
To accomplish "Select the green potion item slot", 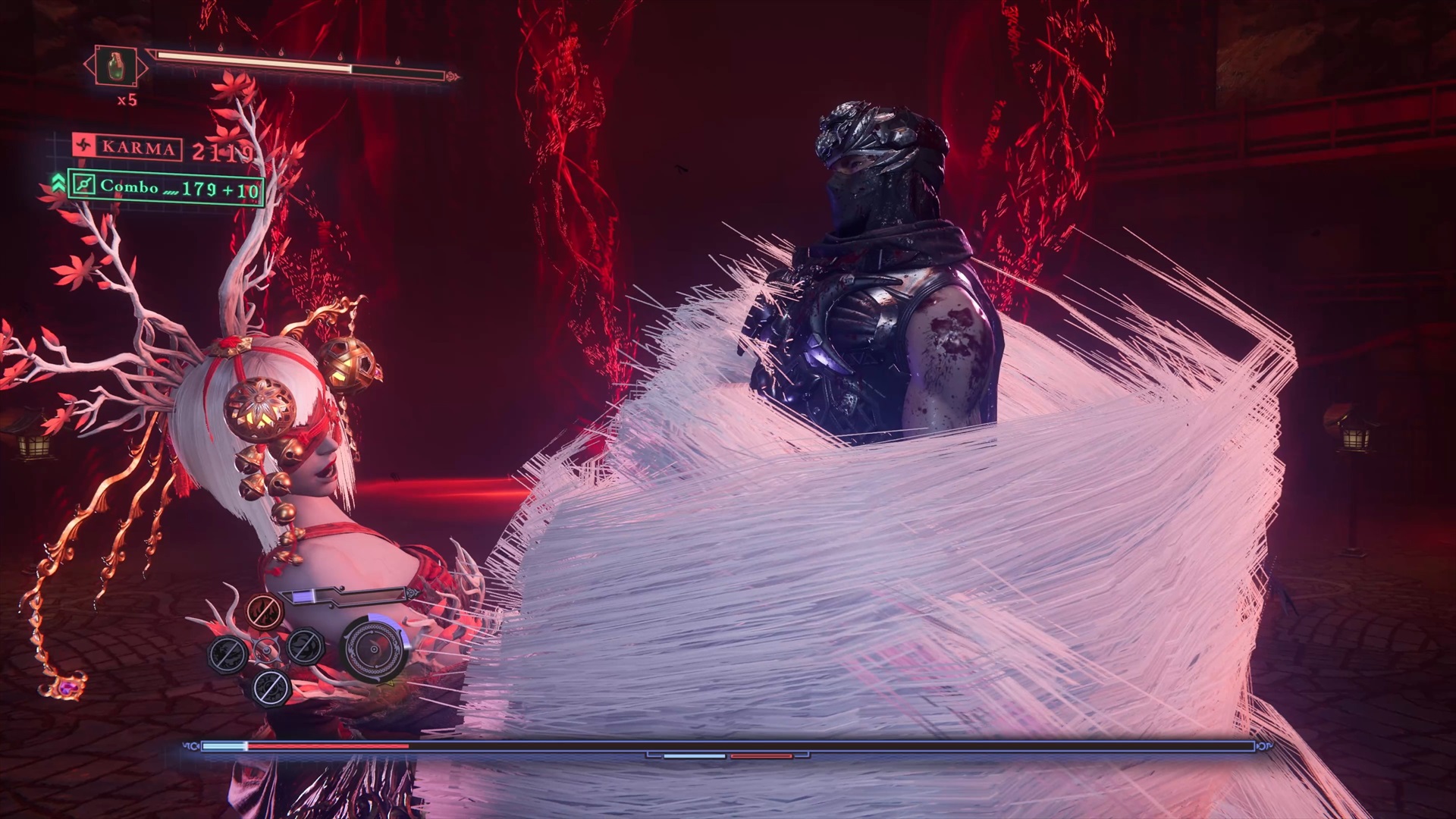I will point(115,67).
